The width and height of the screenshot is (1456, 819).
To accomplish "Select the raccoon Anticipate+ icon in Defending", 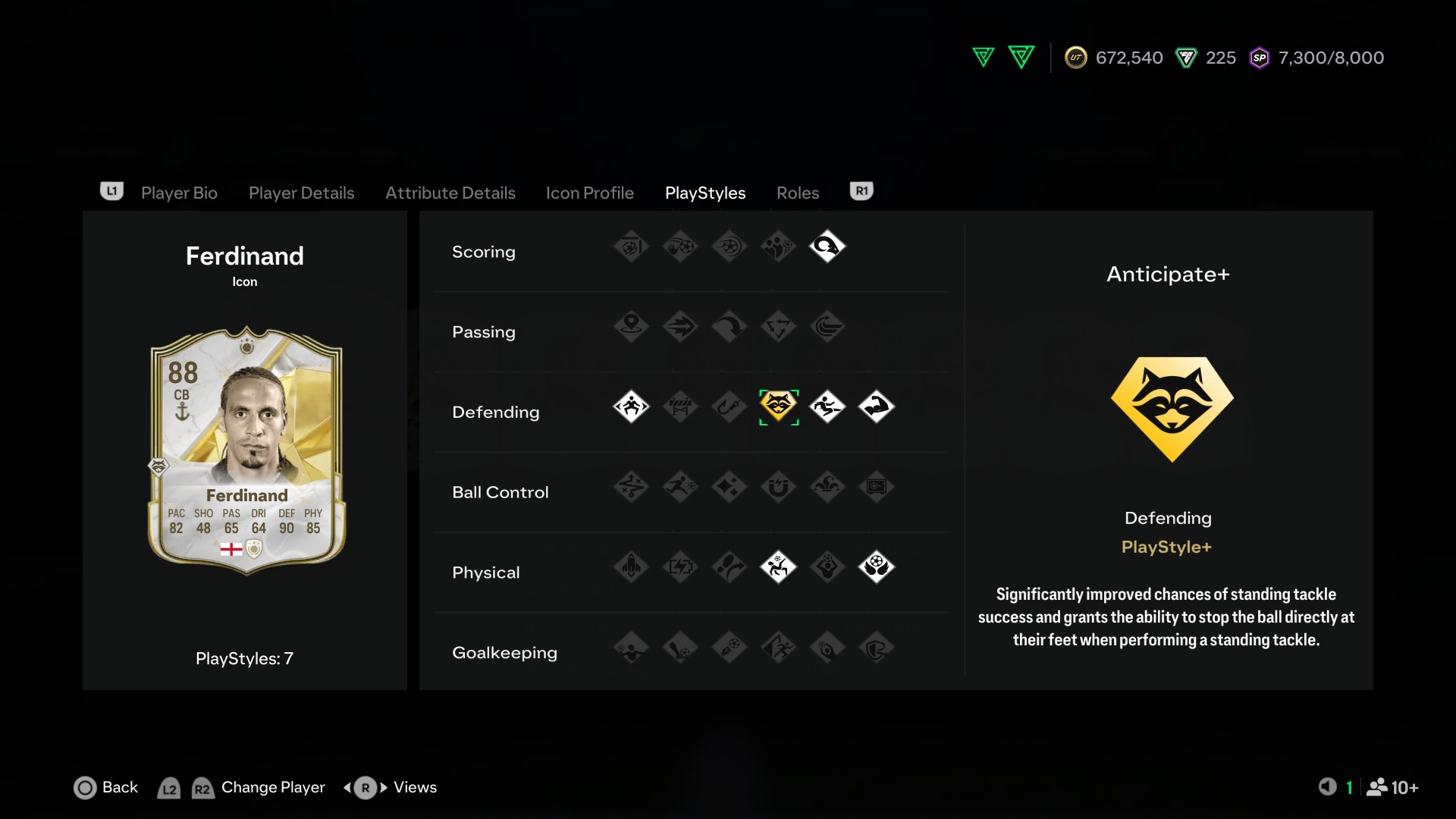I will coord(778,407).
